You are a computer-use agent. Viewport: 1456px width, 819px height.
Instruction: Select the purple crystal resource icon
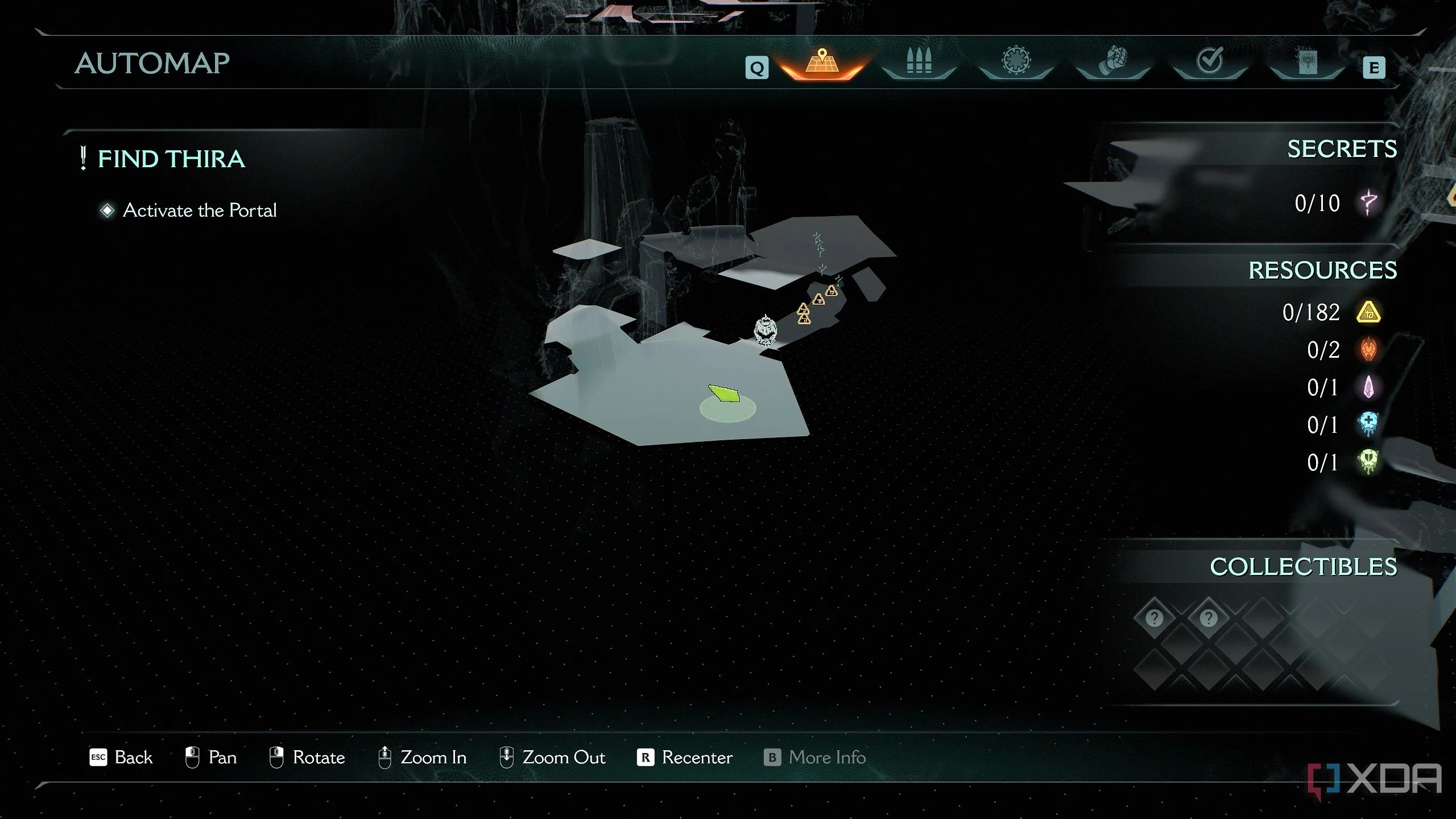click(1368, 387)
